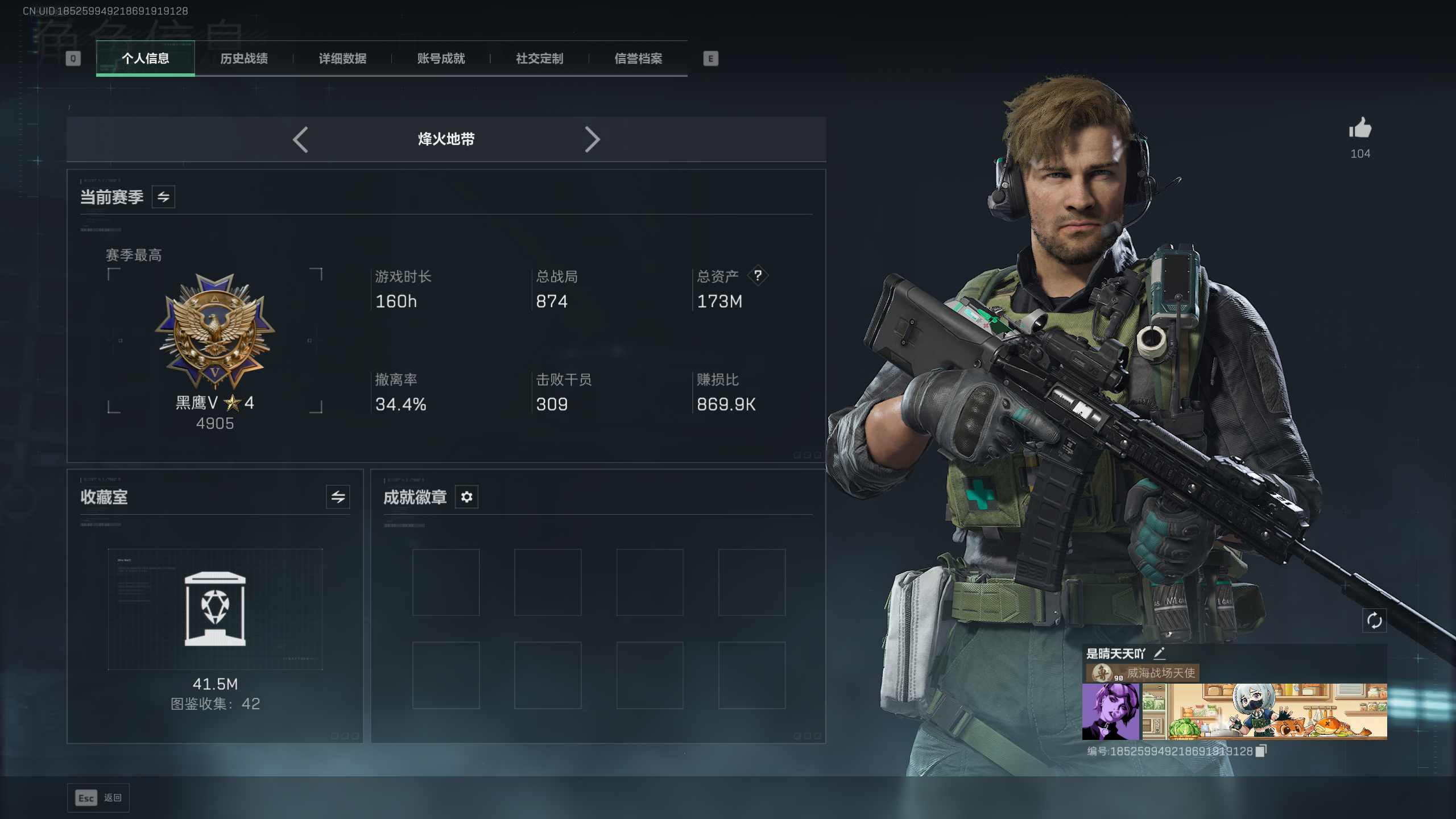1456x819 pixels.
Task: Show the 账号成就 tab
Action: click(x=441, y=59)
